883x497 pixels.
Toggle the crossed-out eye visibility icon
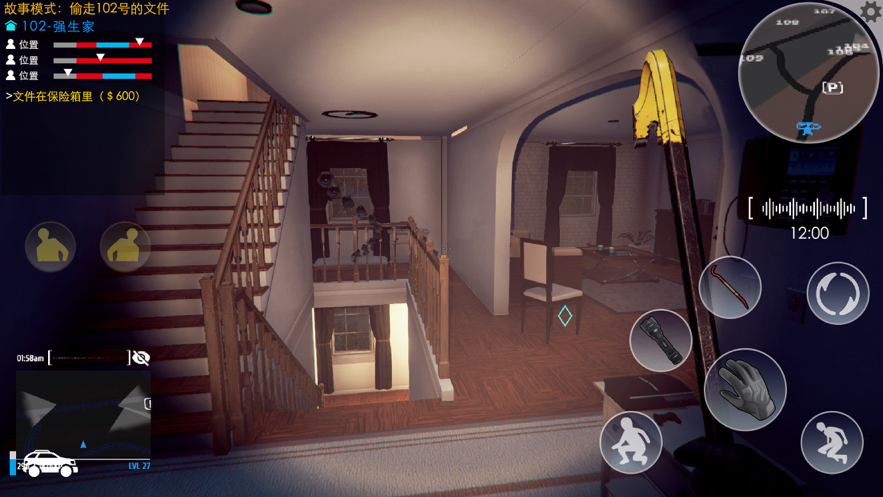(141, 358)
